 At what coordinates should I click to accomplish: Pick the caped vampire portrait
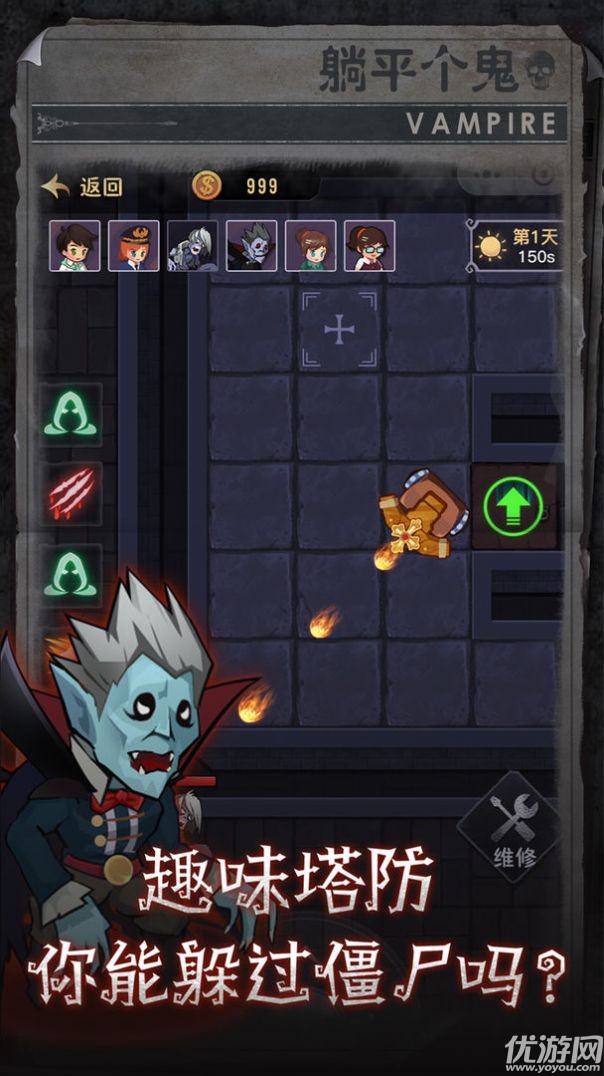pyautogui.click(x=252, y=246)
